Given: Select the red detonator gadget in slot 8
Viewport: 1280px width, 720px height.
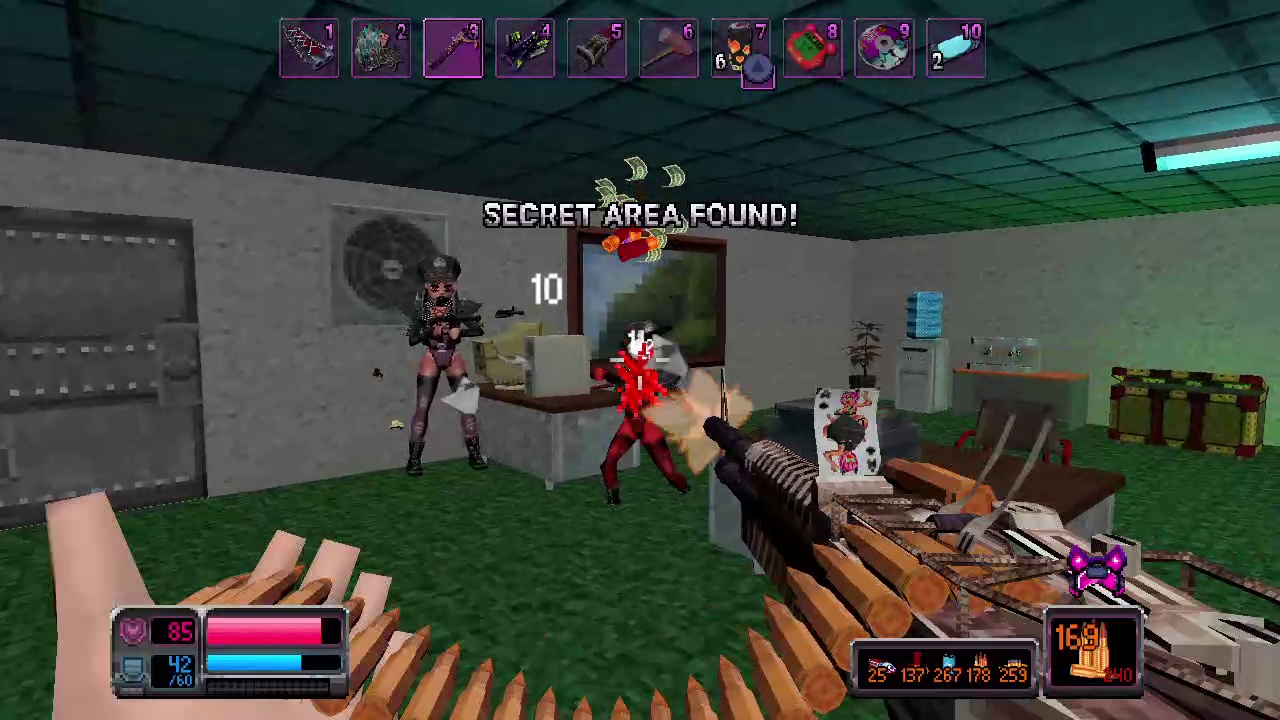Looking at the screenshot, I should click(x=813, y=47).
